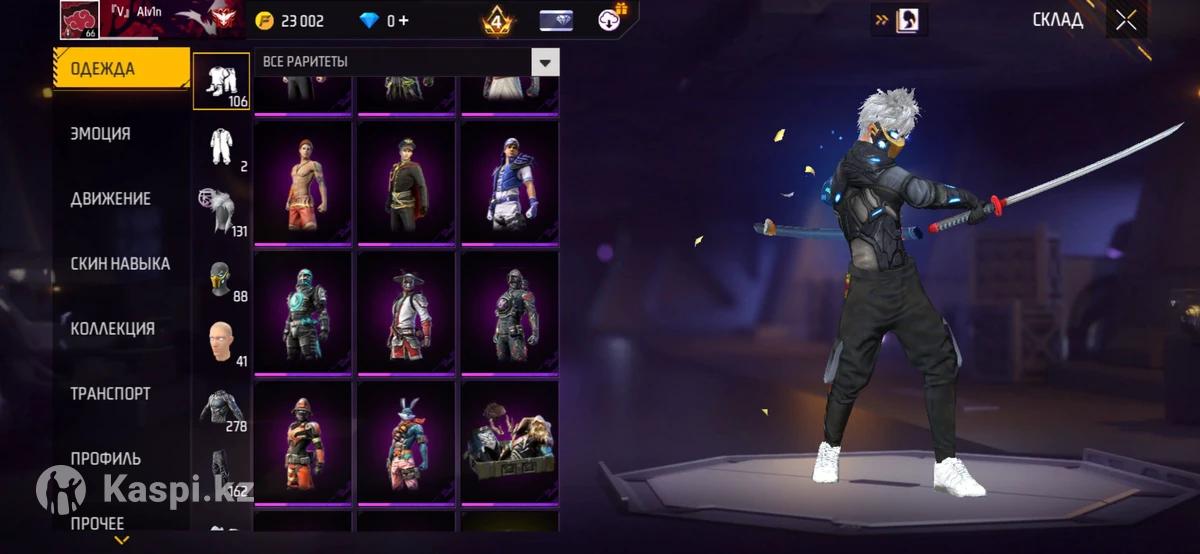Select the shirtless orange shorts outfit
This screenshot has height=554, width=1200.
click(303, 182)
